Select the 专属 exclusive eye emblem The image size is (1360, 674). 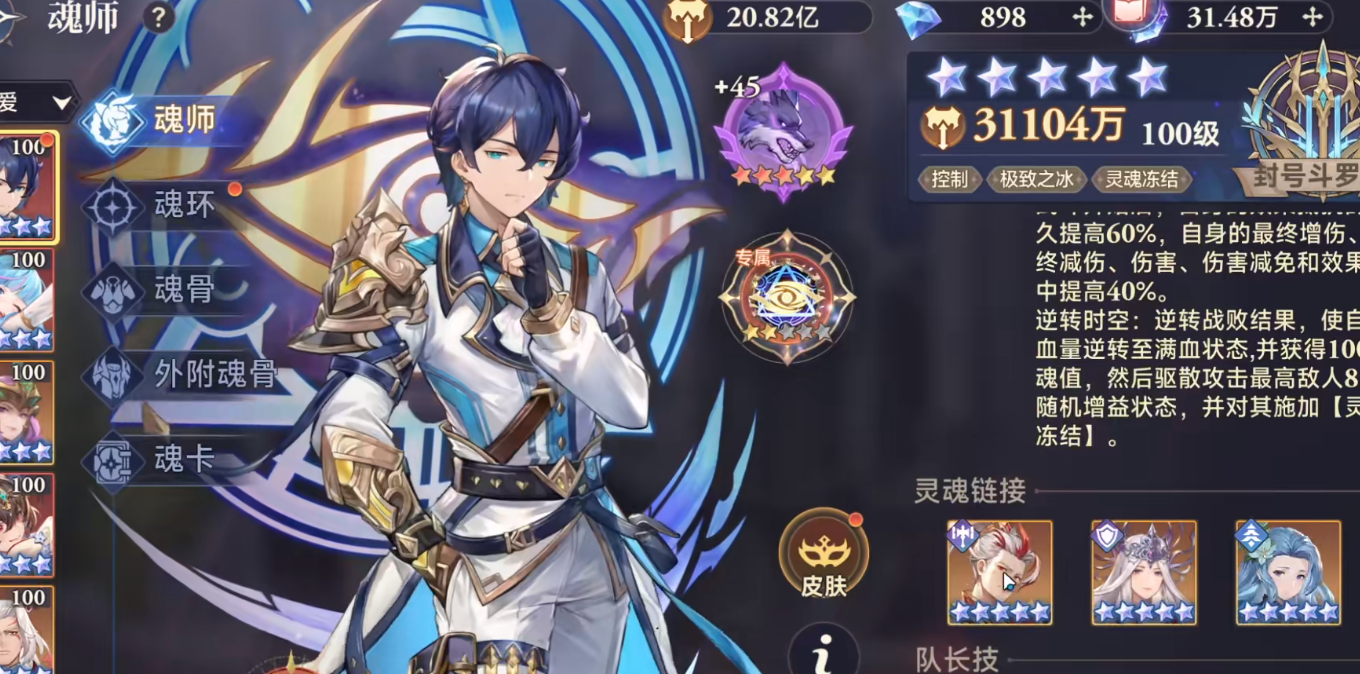click(787, 297)
